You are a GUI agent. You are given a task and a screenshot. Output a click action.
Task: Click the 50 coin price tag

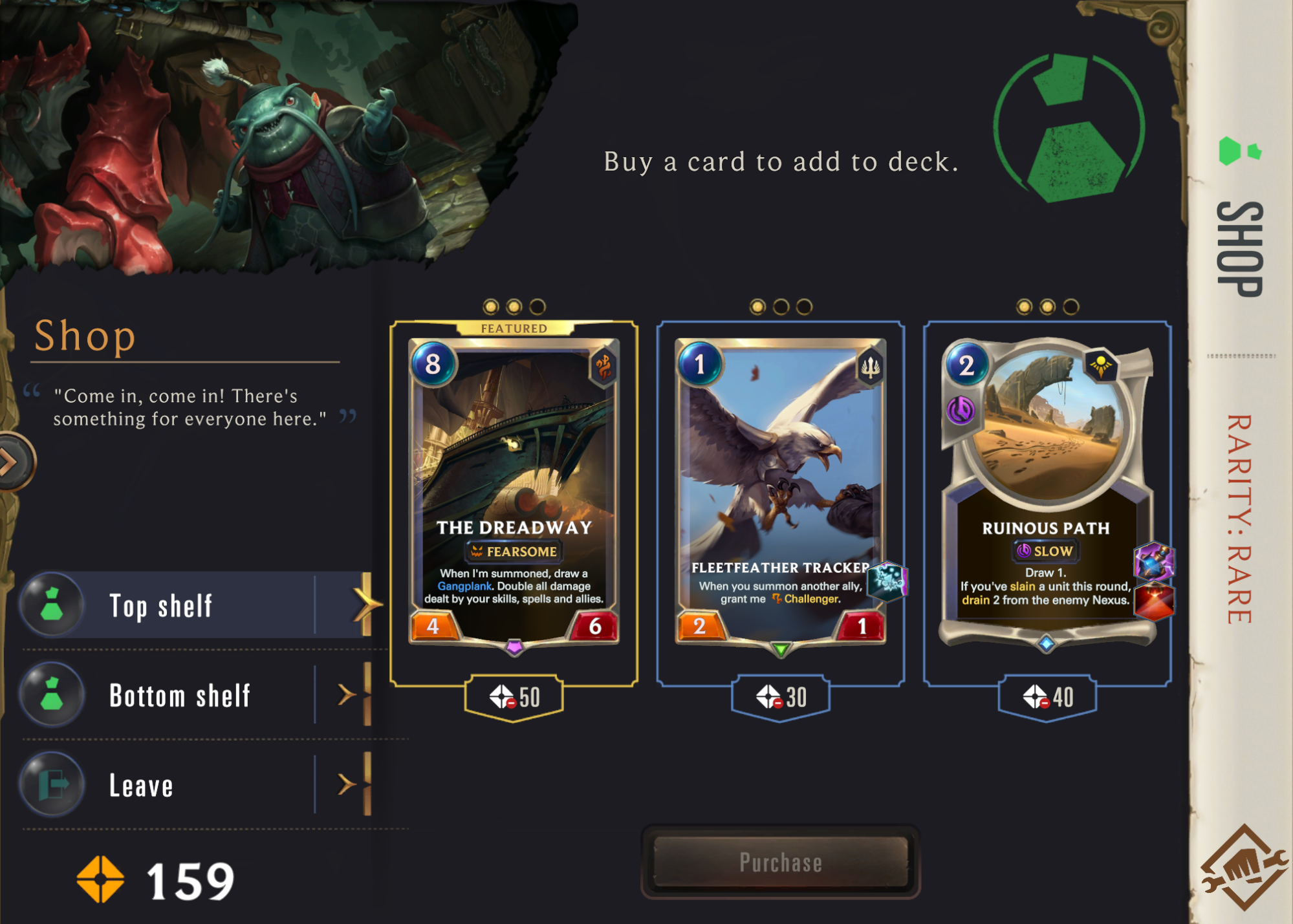514,697
